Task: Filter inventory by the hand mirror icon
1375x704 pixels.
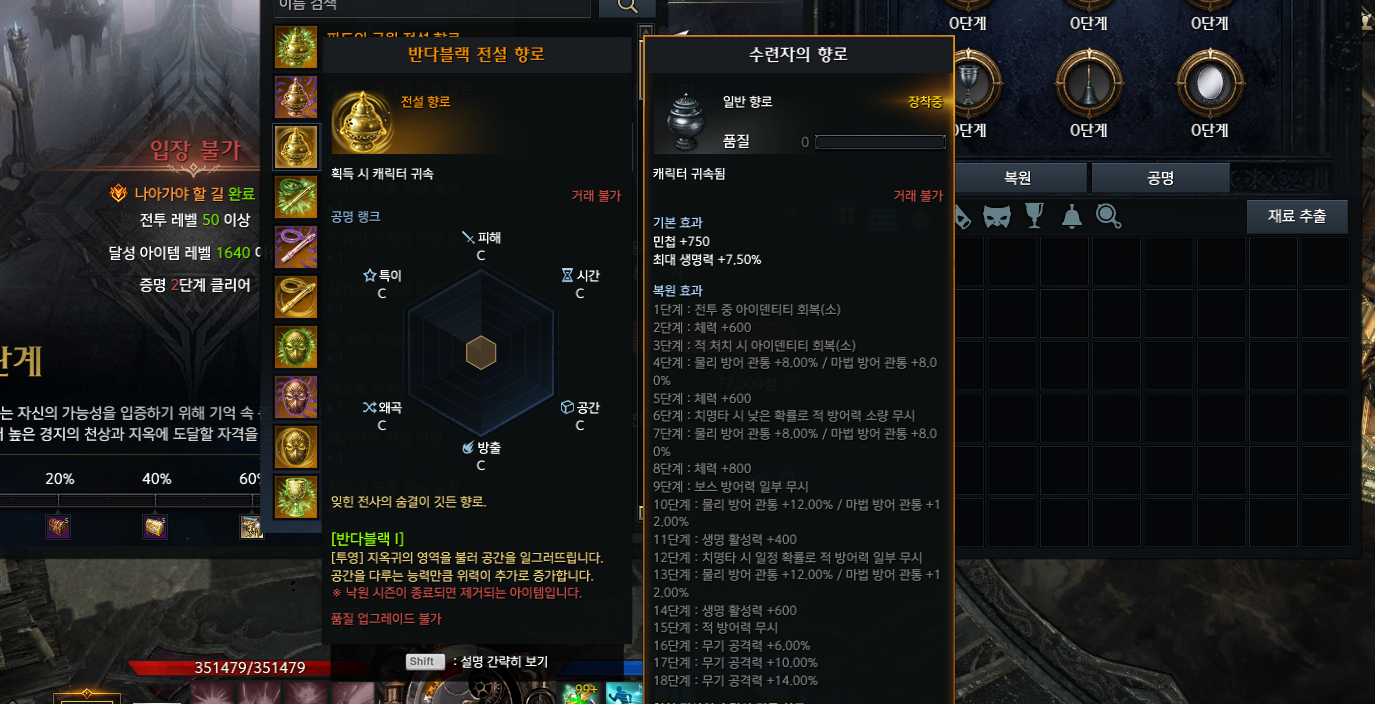Action: pyautogui.click(x=1108, y=216)
